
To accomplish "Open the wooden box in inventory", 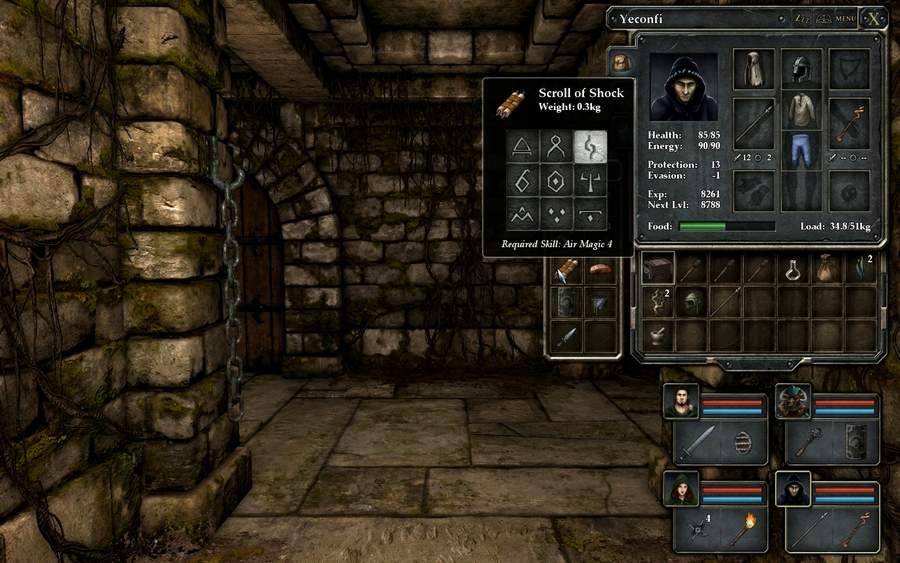I will [657, 268].
